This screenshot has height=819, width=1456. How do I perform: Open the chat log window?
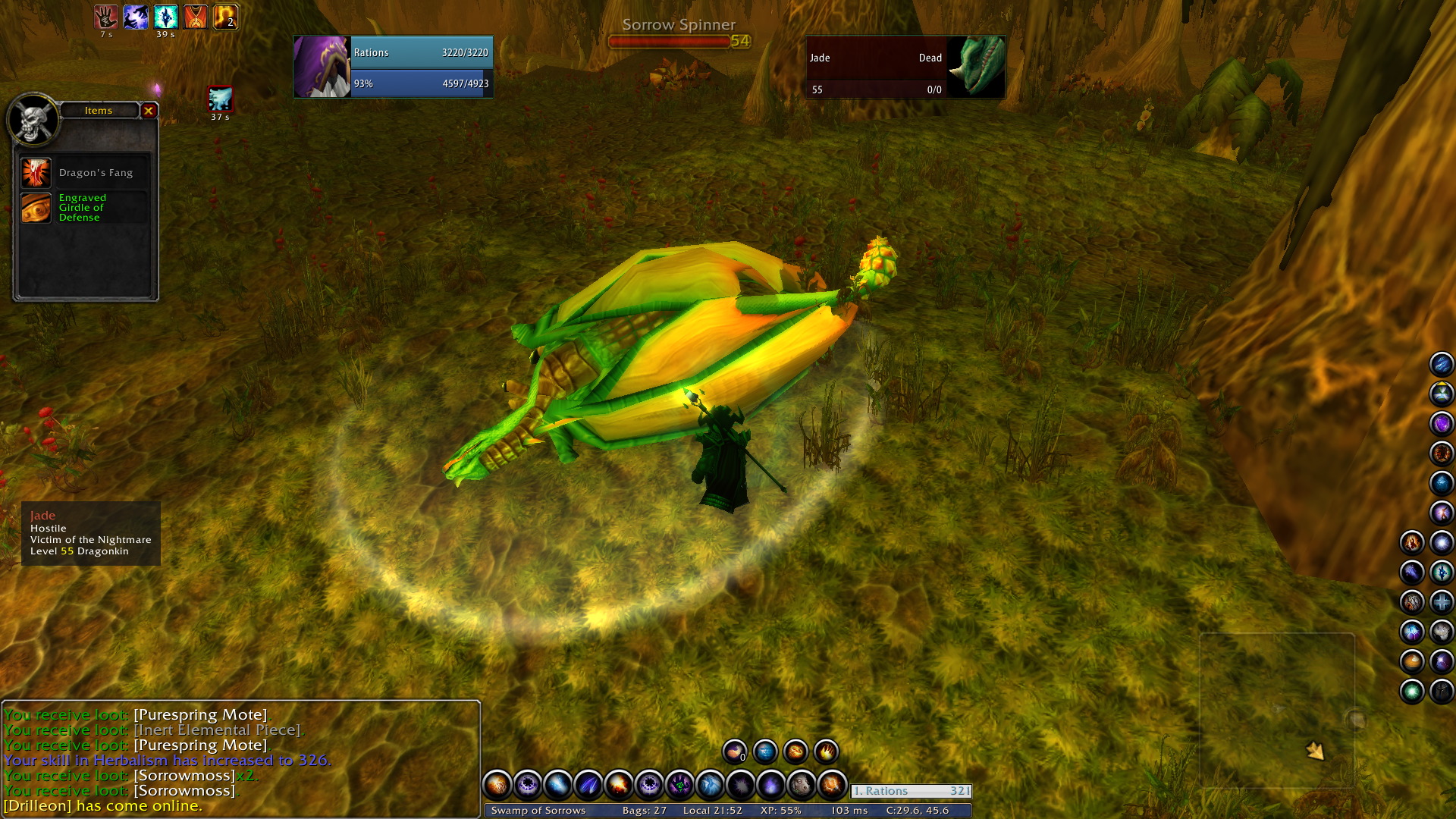(x=240, y=759)
